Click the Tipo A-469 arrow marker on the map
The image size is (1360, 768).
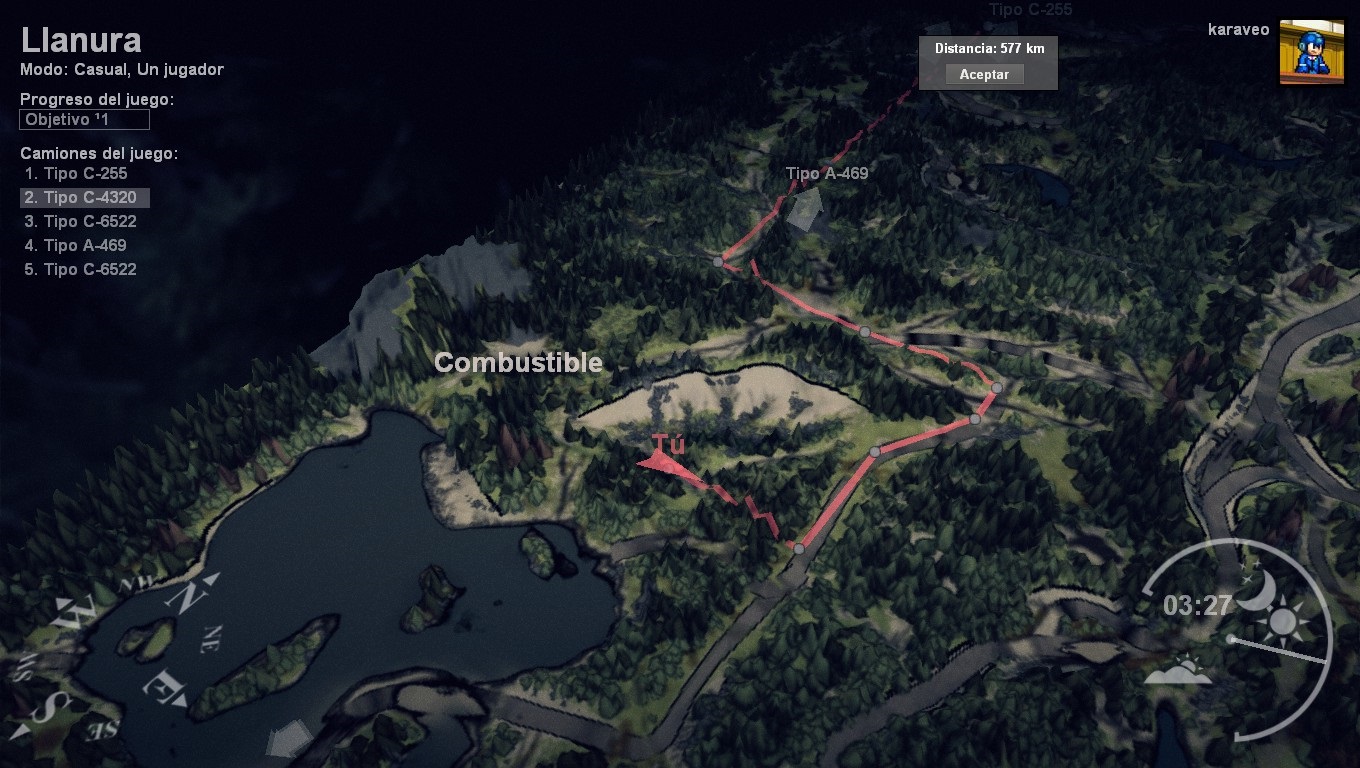[x=805, y=208]
